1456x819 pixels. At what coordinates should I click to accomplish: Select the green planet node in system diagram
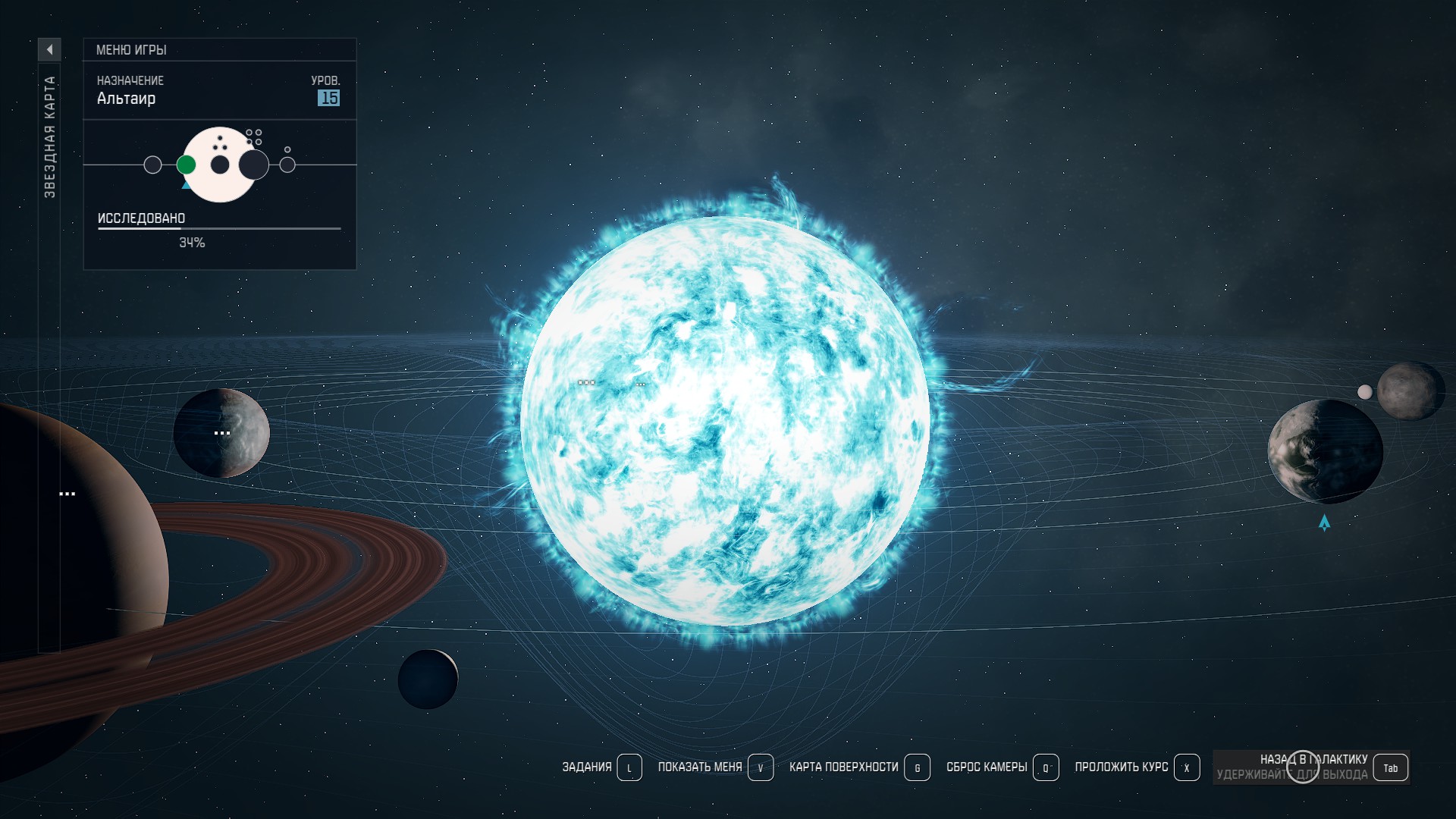(186, 165)
